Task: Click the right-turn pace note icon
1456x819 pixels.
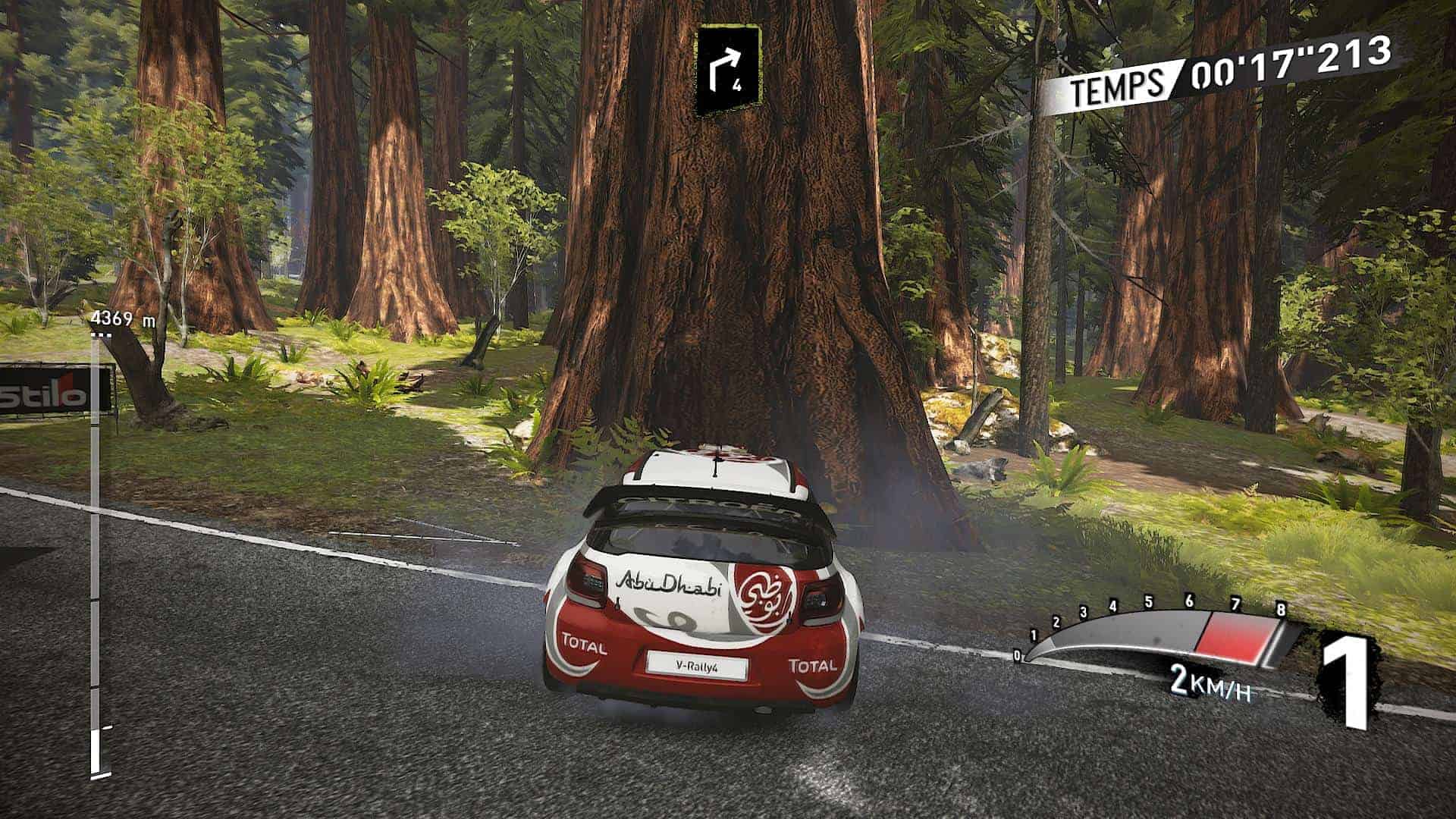Action: (729, 71)
